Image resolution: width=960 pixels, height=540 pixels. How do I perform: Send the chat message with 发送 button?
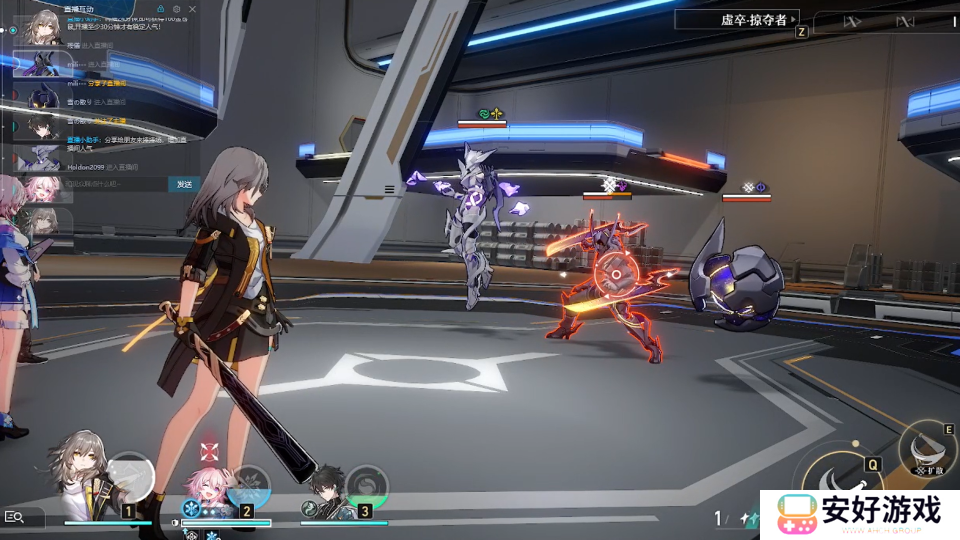pyautogui.click(x=184, y=184)
